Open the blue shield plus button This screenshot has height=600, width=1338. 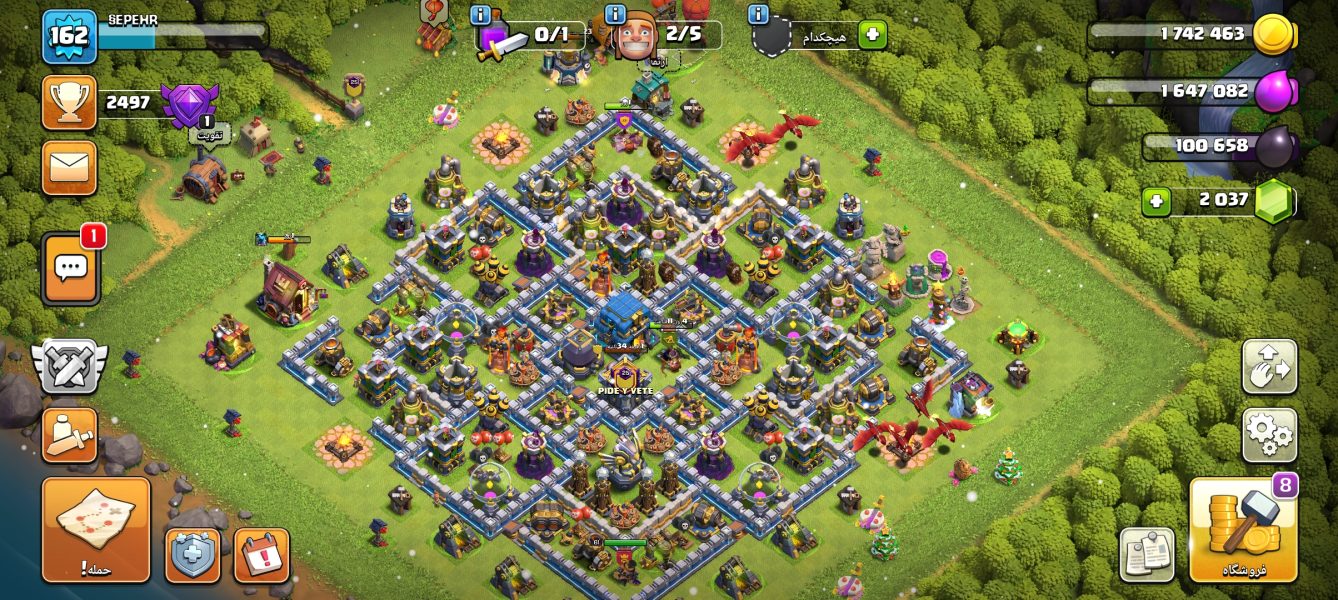(x=192, y=555)
